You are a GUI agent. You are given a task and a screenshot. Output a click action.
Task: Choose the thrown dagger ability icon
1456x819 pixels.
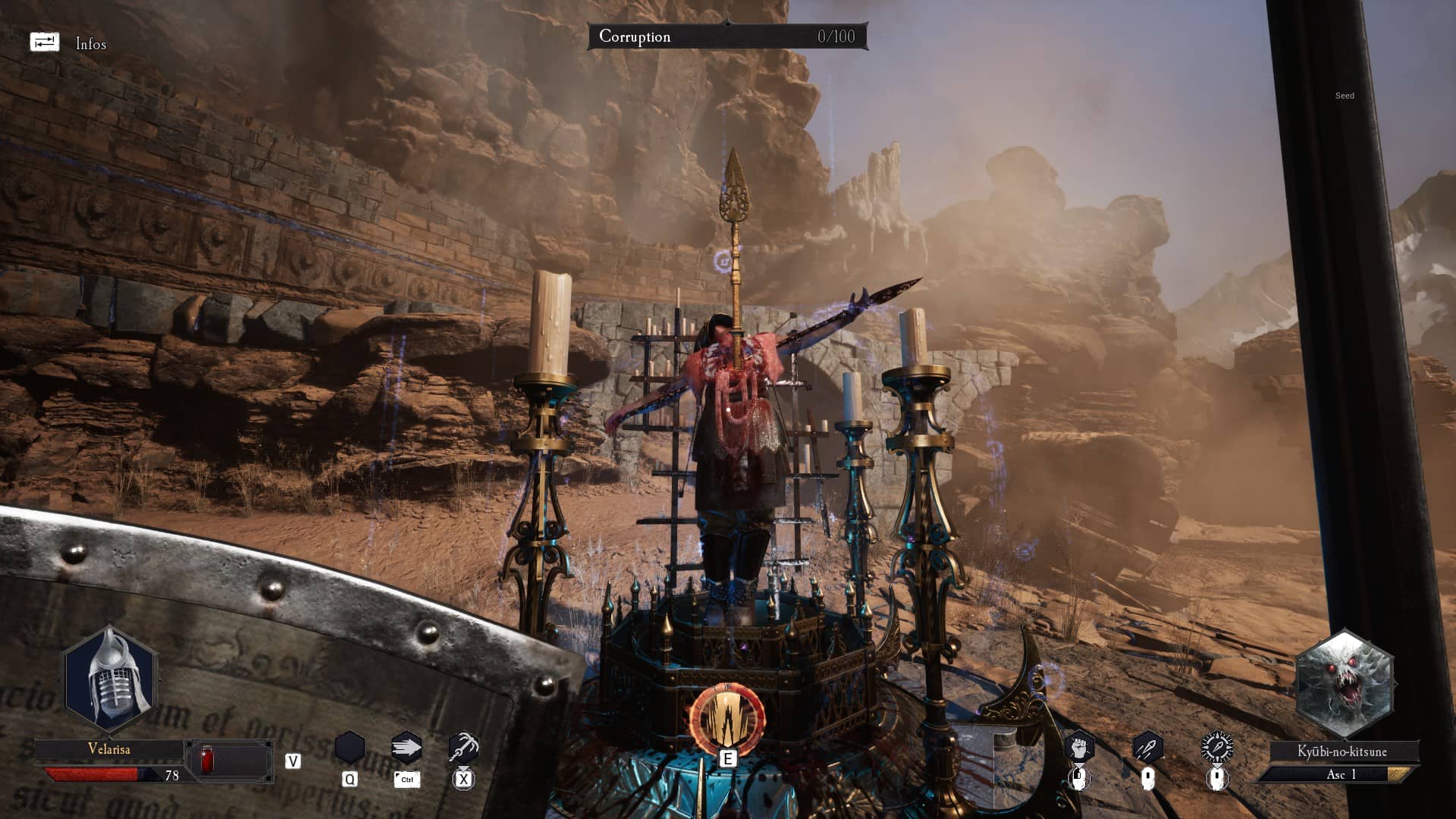click(1147, 748)
